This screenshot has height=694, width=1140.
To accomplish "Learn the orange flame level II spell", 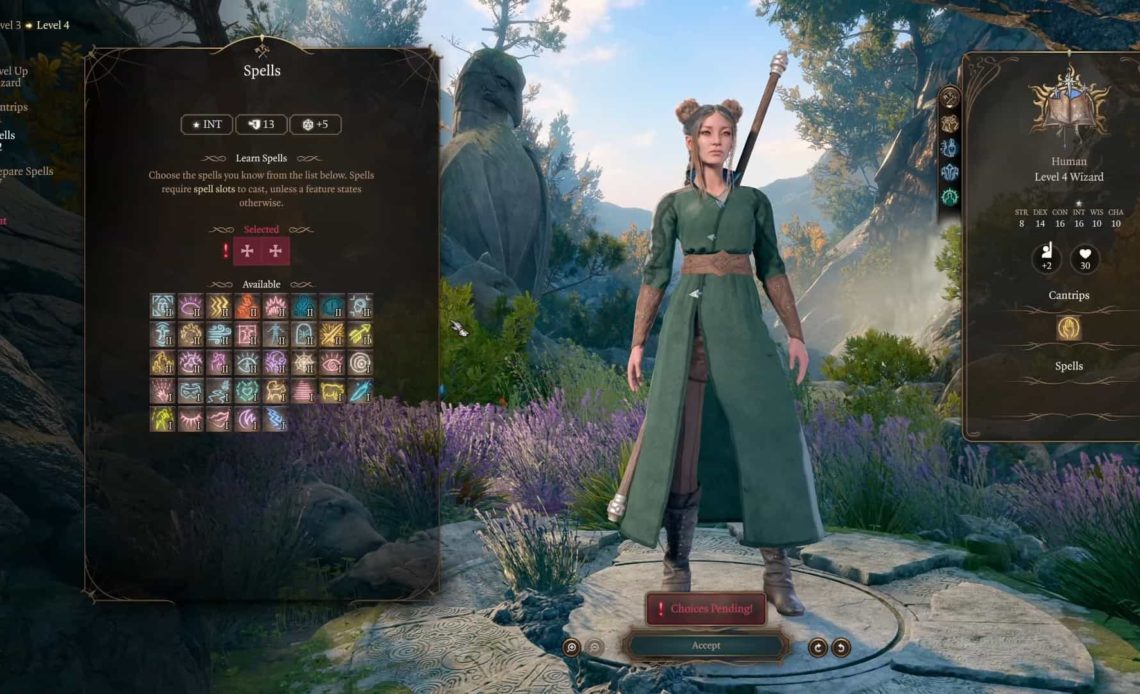I will click(247, 306).
